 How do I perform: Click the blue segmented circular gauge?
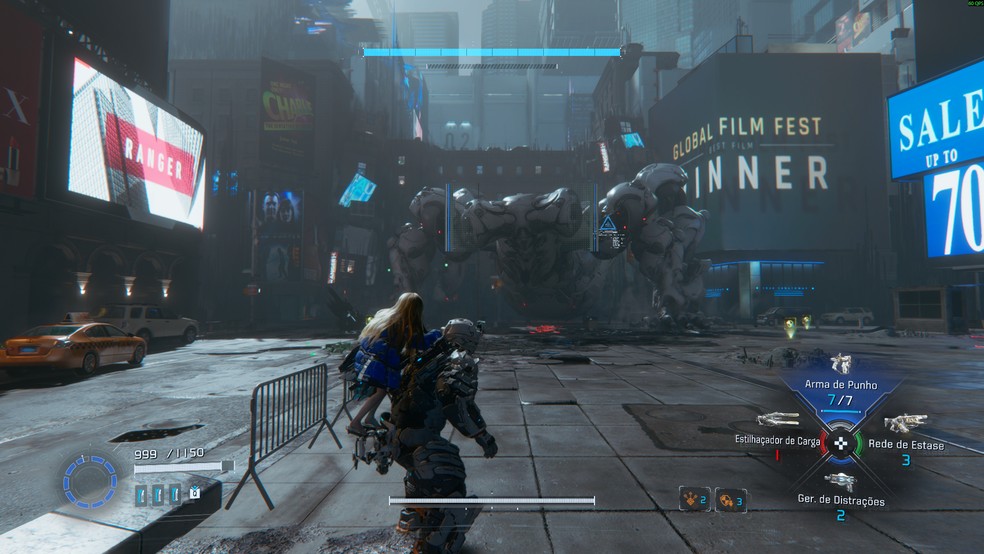coord(90,481)
